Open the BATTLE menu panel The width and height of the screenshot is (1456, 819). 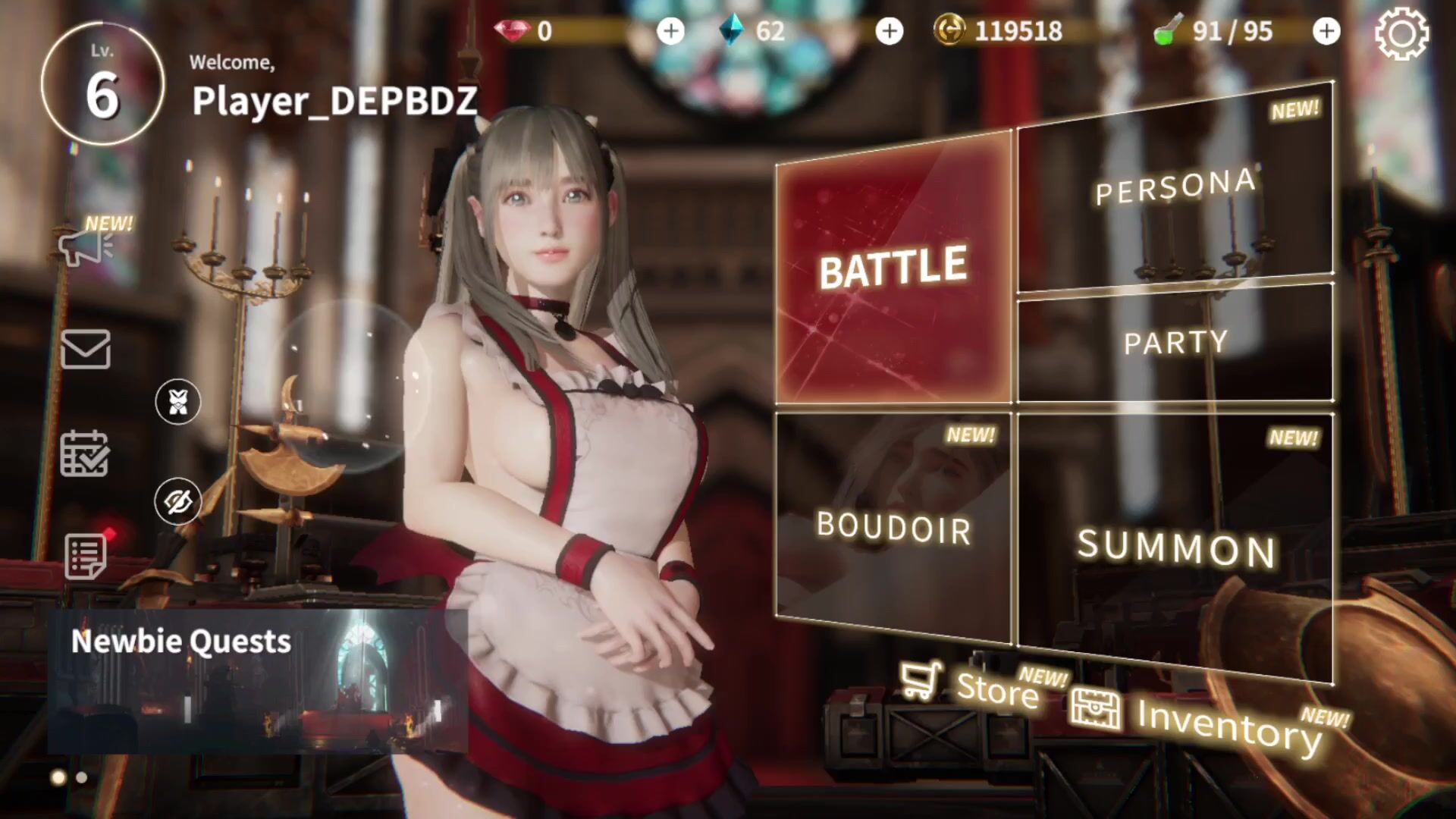[893, 269]
